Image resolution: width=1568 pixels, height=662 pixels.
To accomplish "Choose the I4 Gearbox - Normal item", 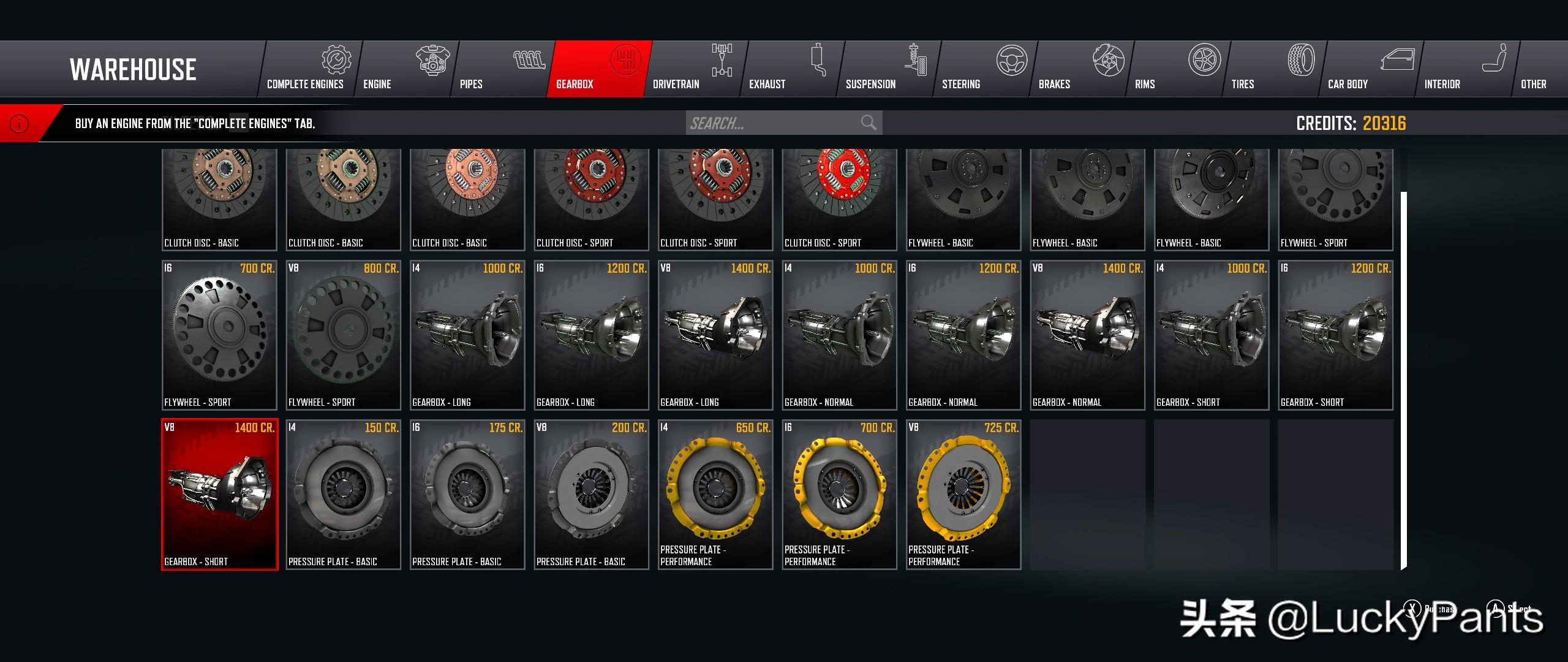I will pos(839,335).
